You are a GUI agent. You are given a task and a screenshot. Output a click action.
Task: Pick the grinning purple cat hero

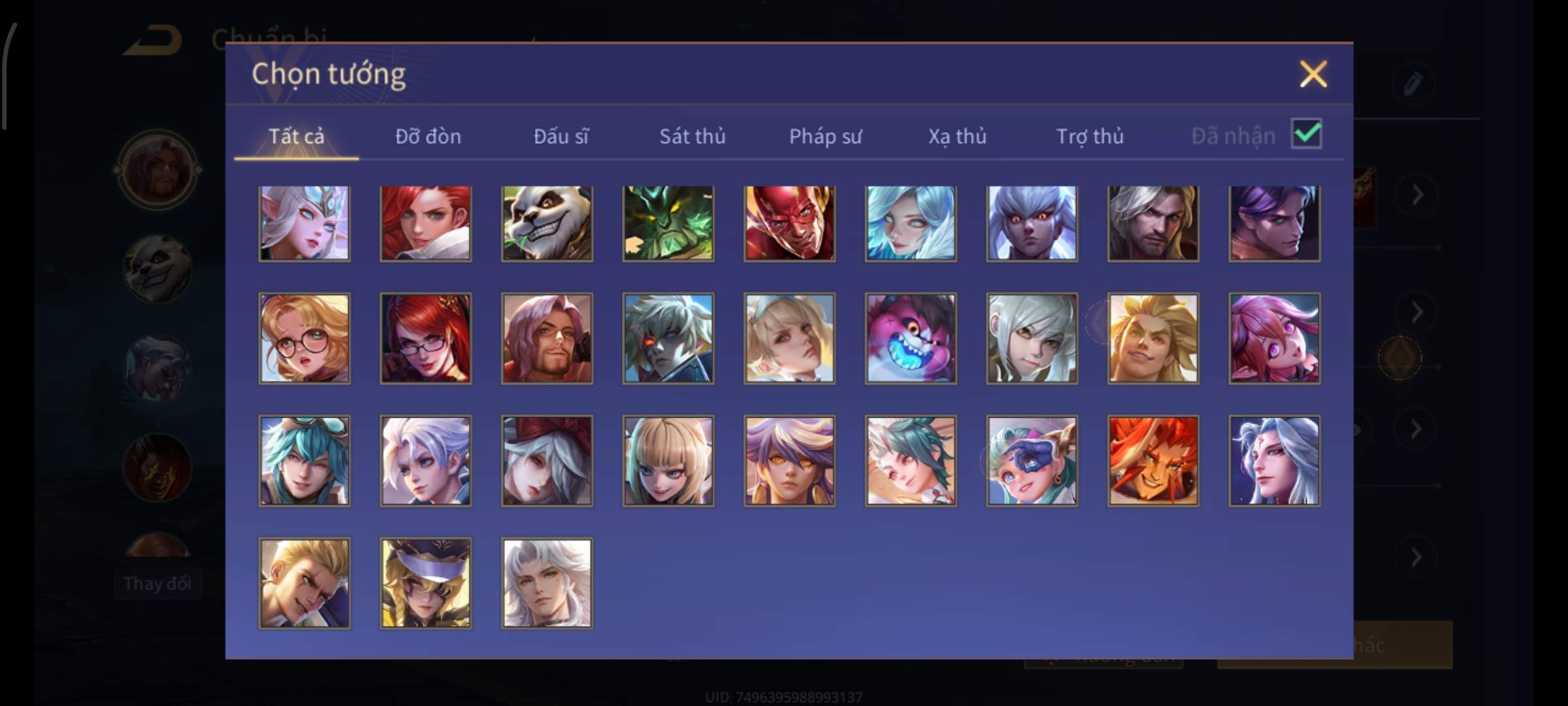tap(911, 338)
